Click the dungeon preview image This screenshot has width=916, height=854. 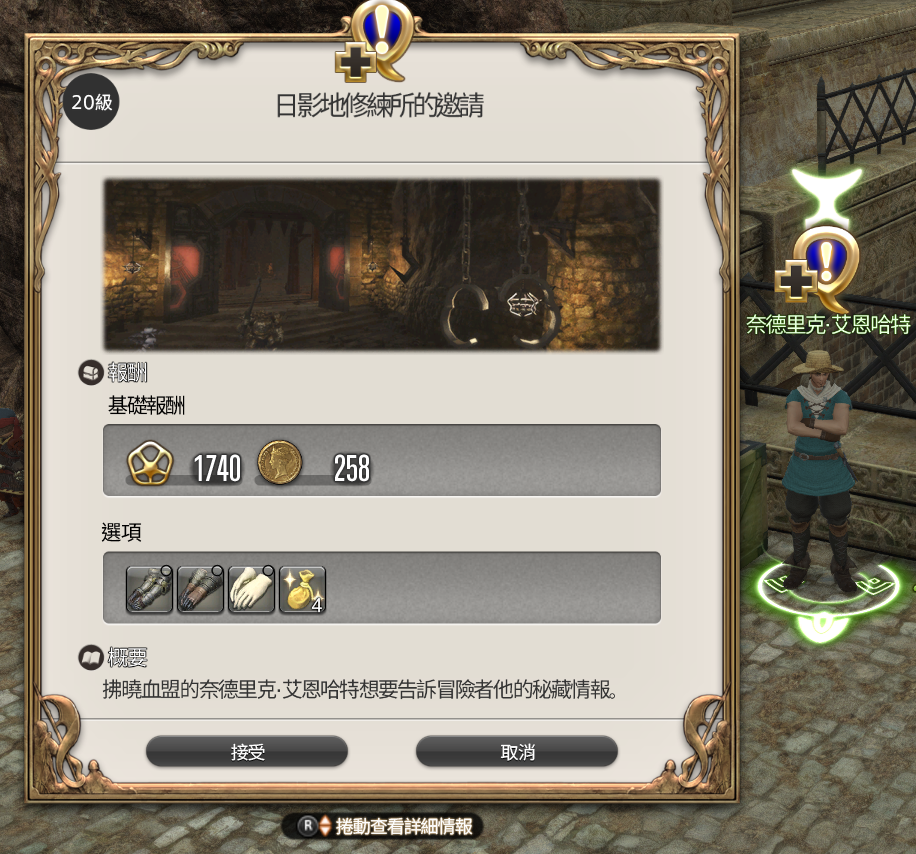[381, 265]
